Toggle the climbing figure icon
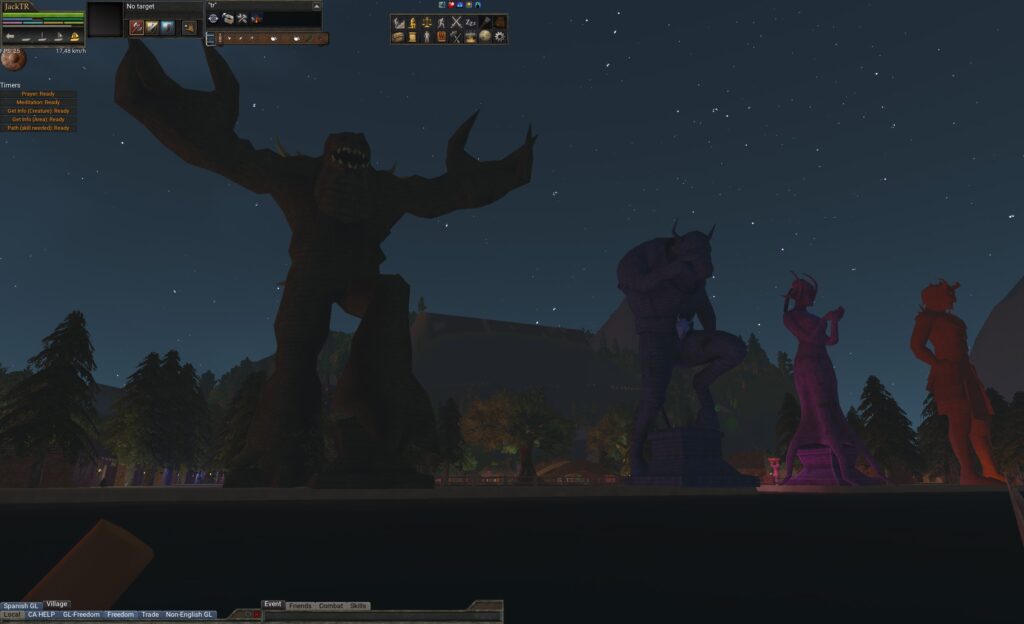1024x624 pixels. pyautogui.click(x=441, y=22)
